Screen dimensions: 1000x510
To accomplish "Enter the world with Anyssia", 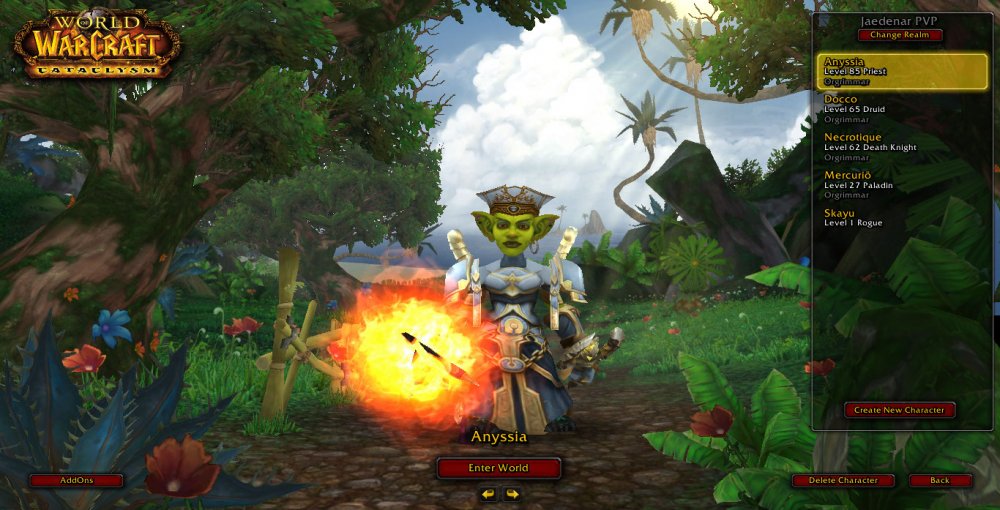I will [498, 467].
